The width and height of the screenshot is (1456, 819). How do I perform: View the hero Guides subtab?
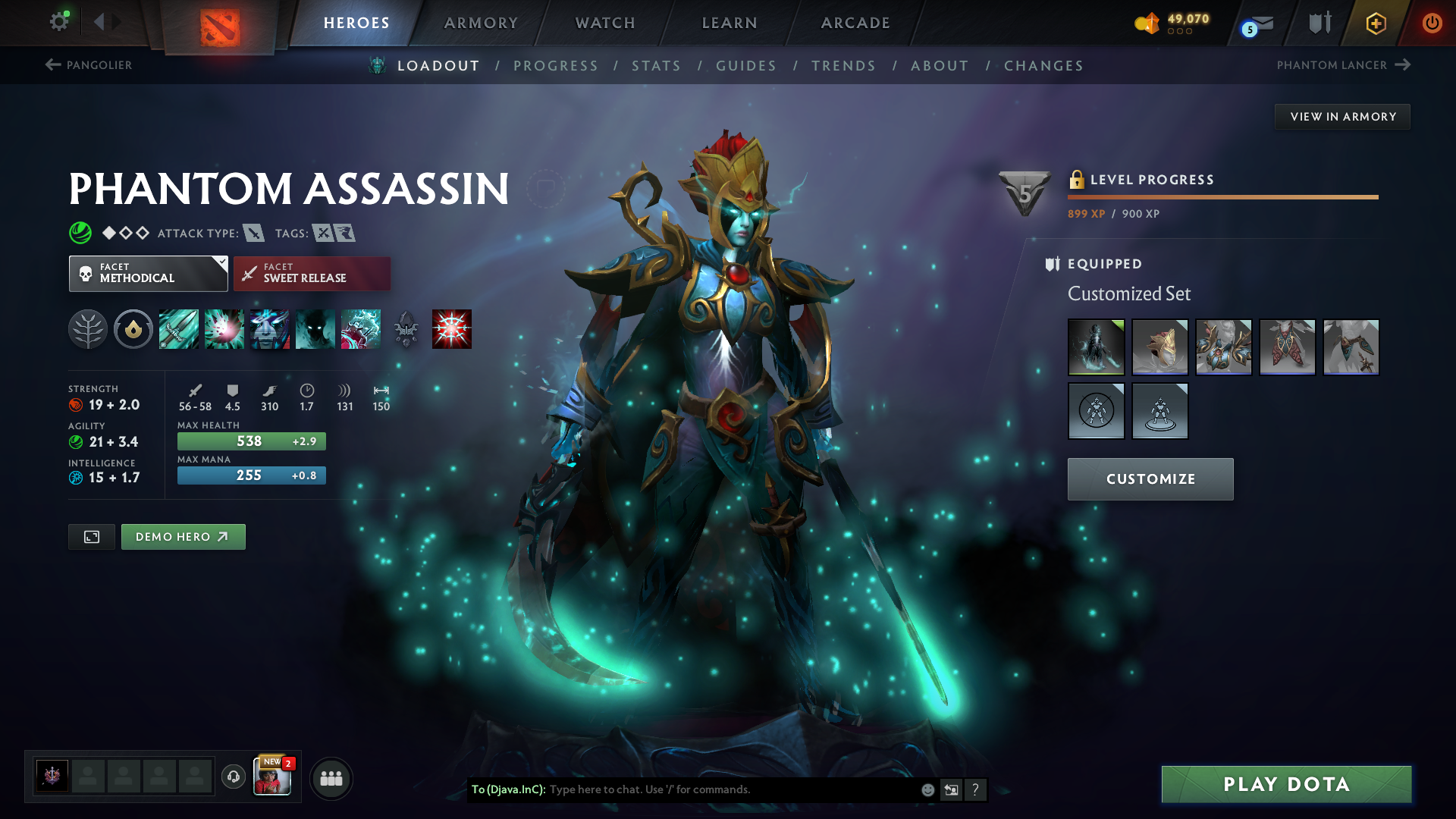pos(746,66)
